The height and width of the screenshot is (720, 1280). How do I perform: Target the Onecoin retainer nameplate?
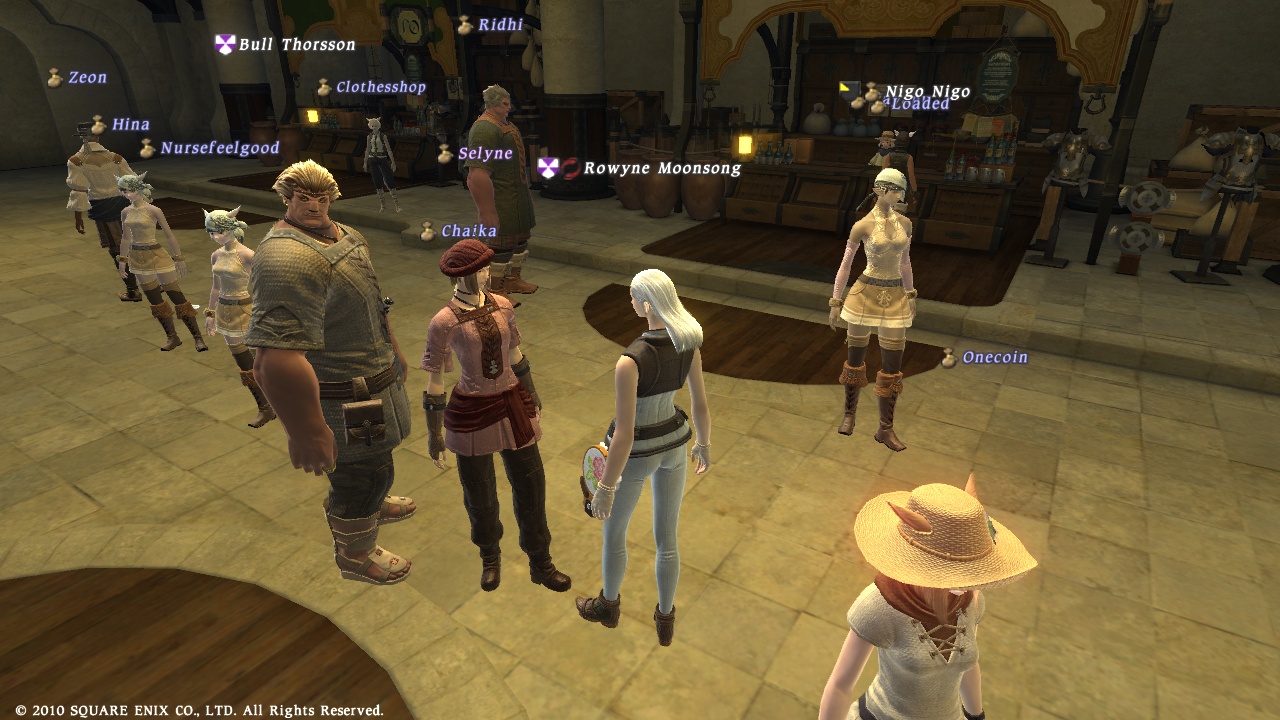point(994,358)
